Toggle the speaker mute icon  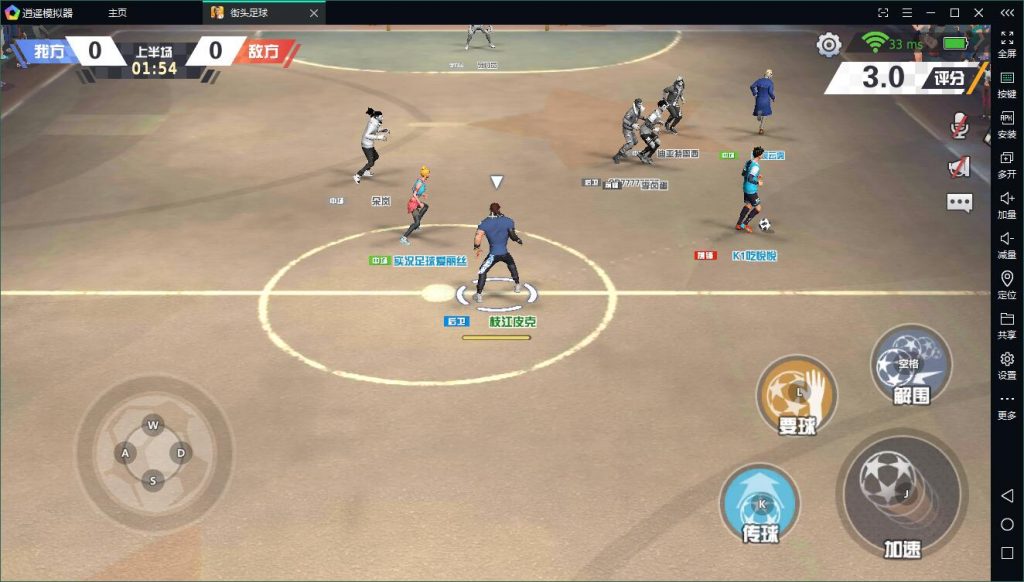point(960,166)
